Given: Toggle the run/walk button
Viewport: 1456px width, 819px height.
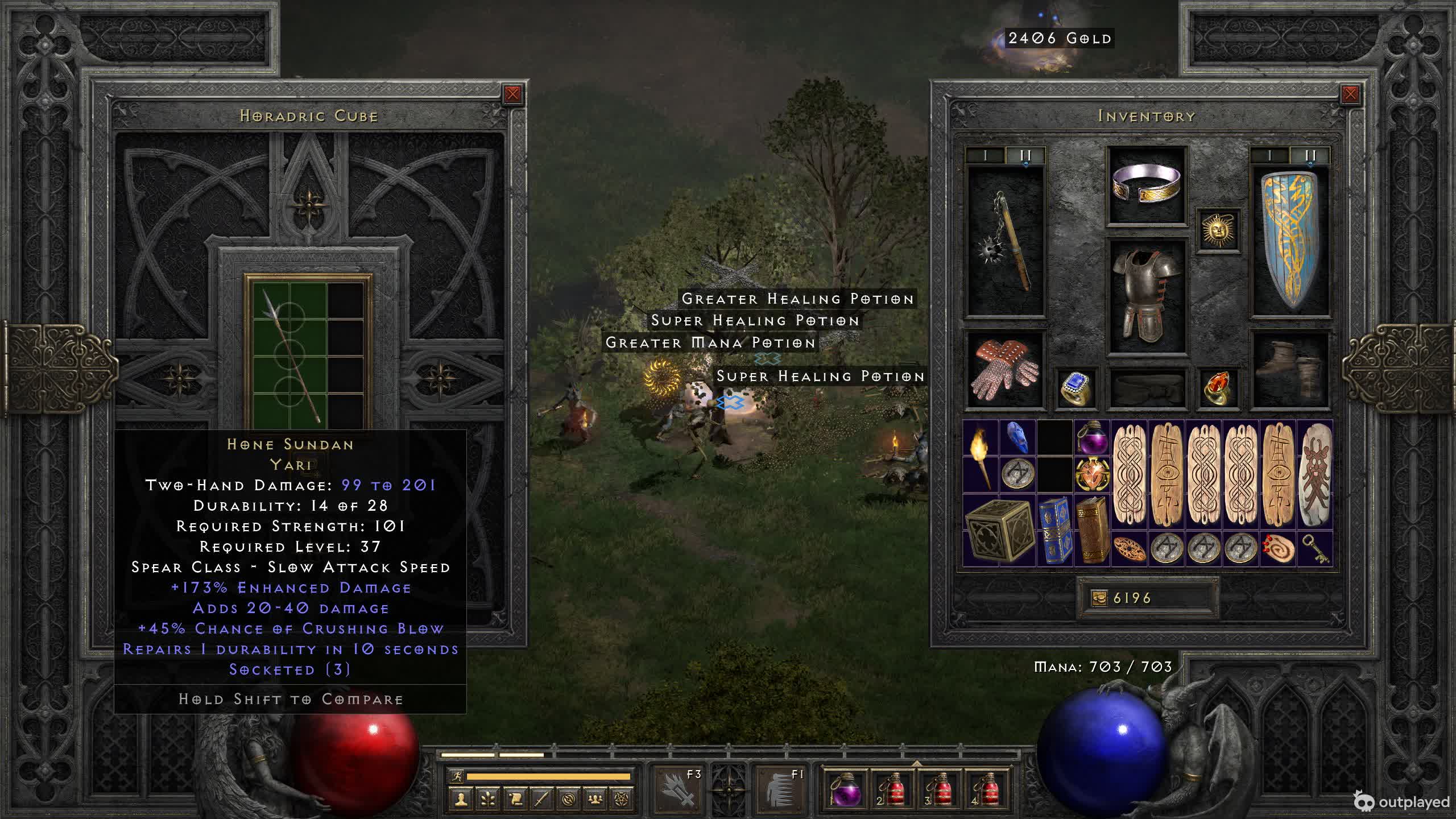Looking at the screenshot, I should (456, 776).
